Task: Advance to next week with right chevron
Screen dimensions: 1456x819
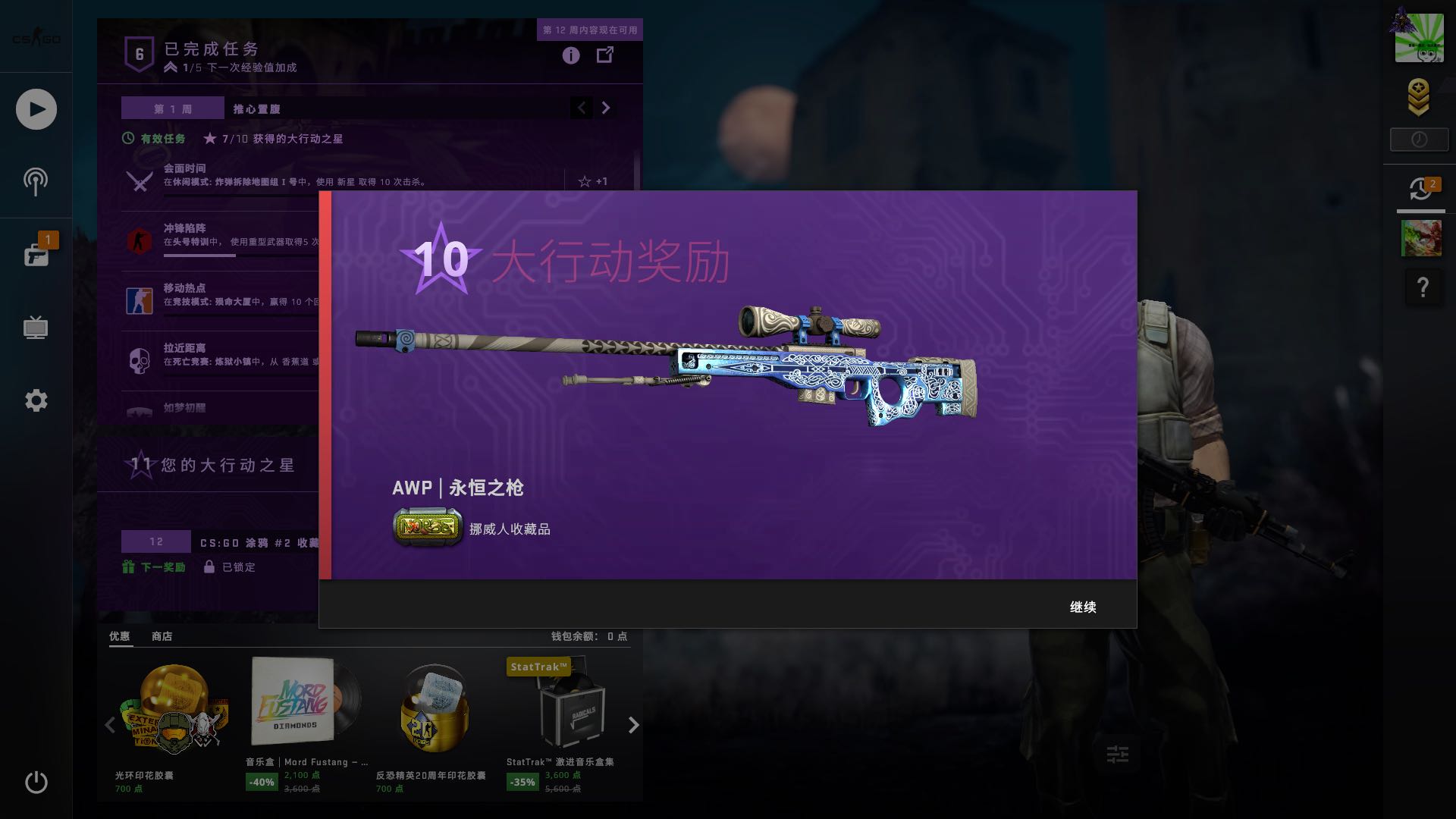Action: click(605, 108)
